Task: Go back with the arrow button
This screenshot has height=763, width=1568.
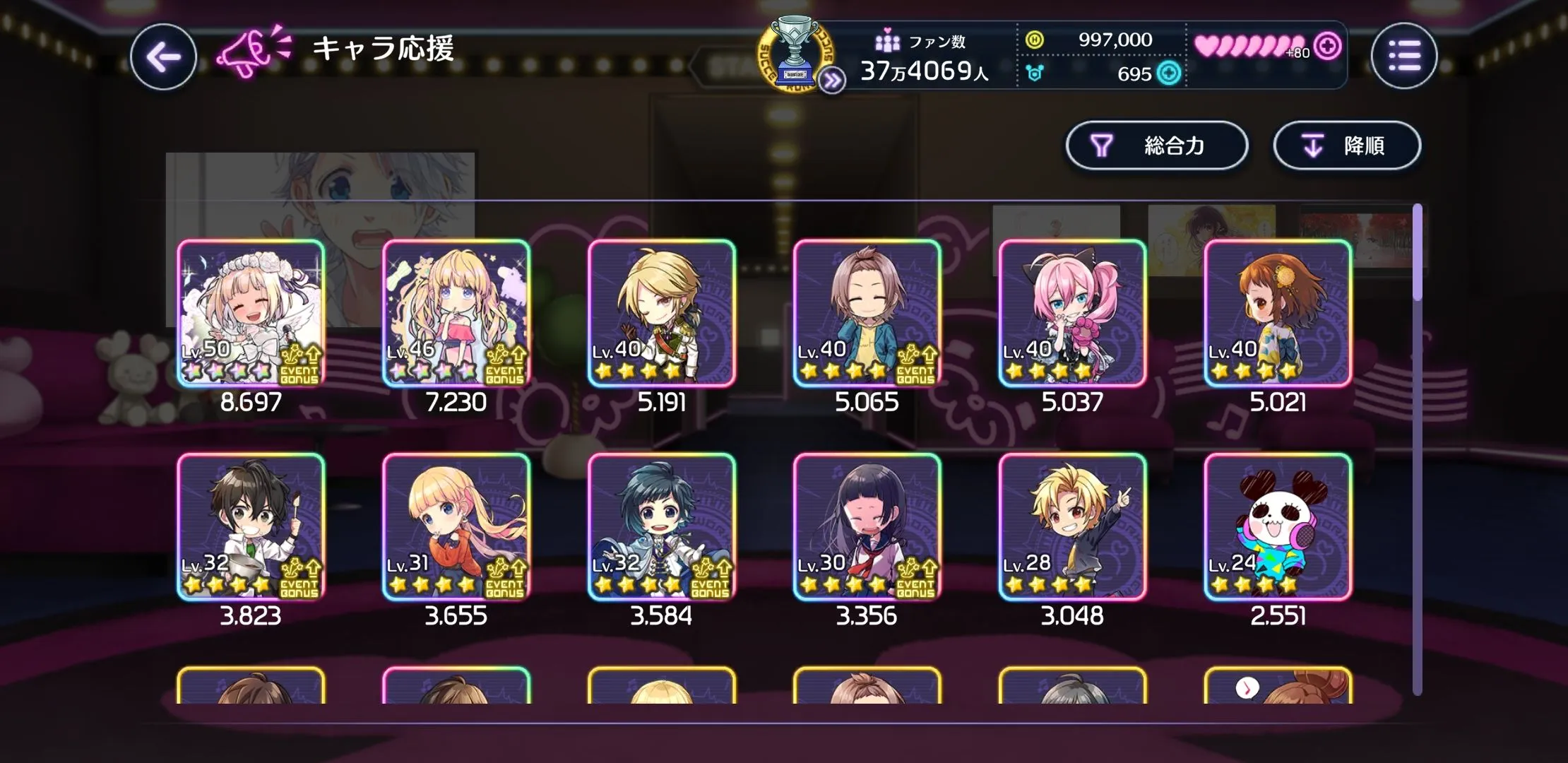Action: (163, 57)
